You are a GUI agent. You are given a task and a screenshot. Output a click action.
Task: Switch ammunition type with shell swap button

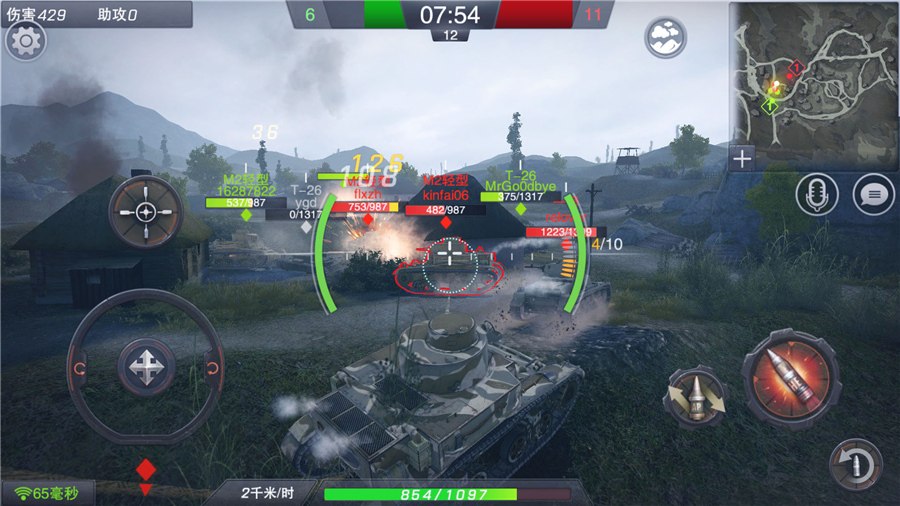[694, 396]
